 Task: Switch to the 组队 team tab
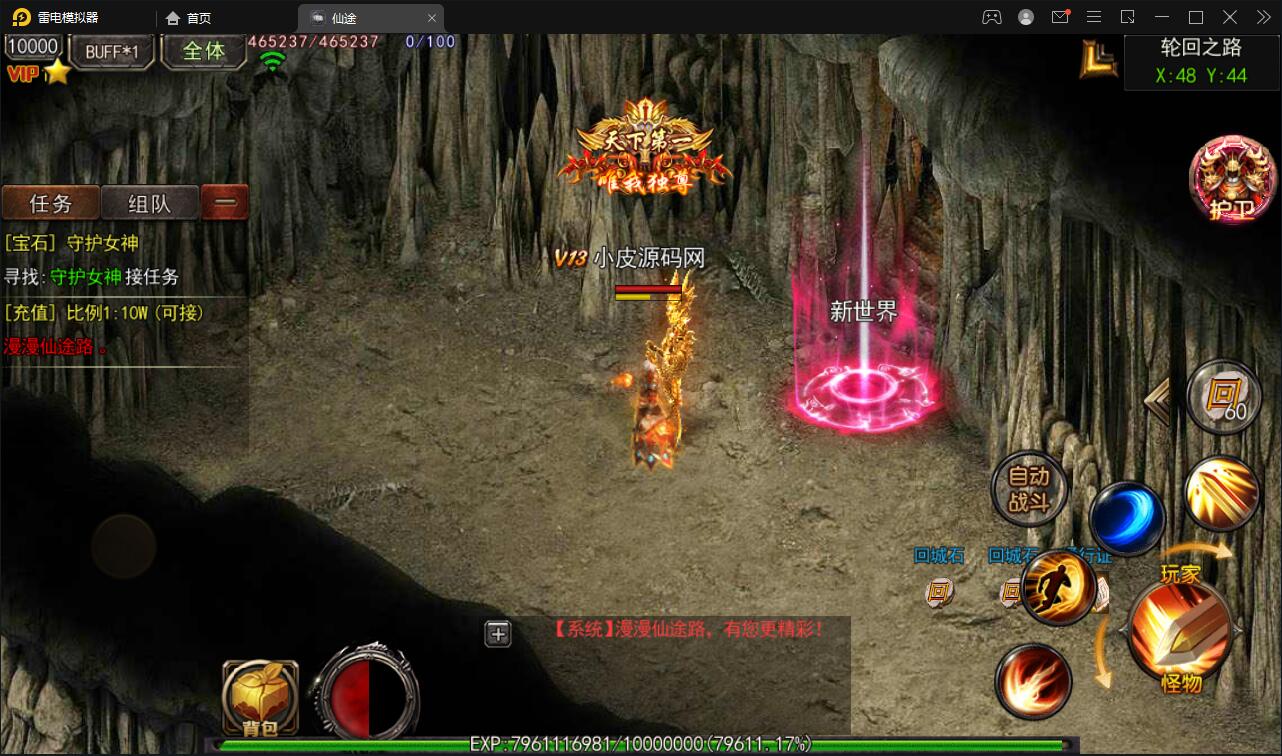click(150, 203)
